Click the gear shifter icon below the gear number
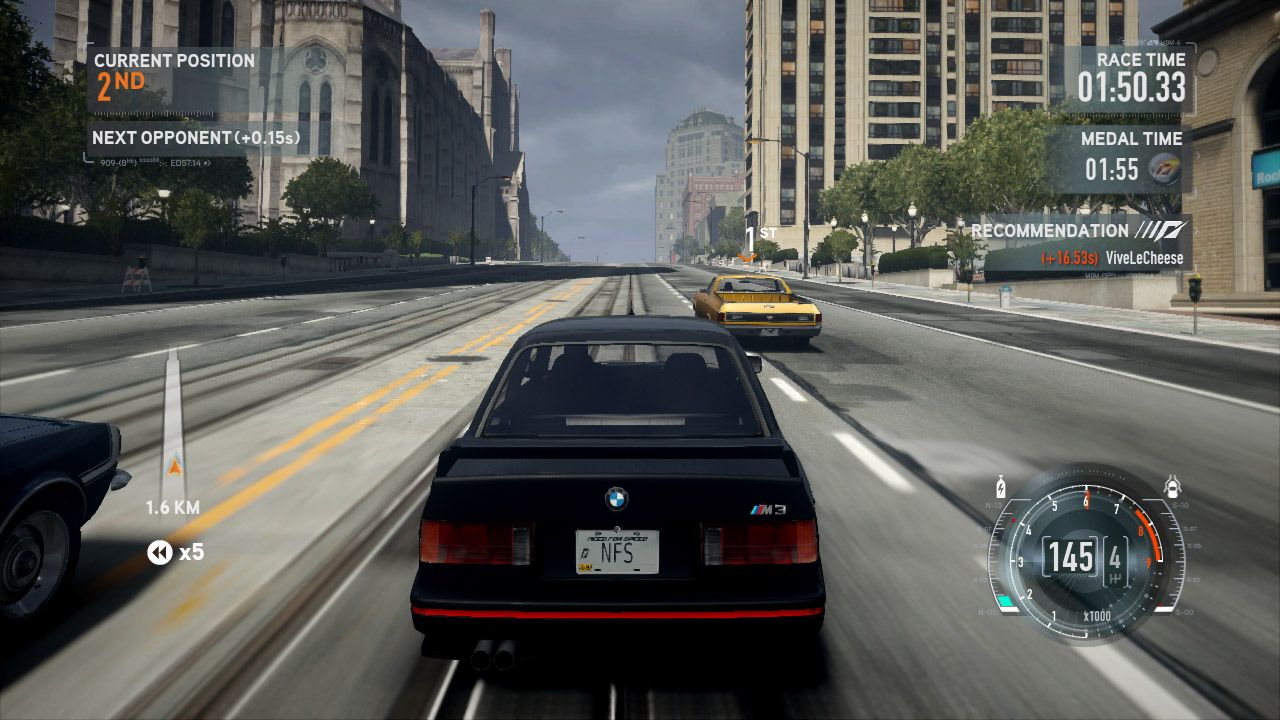The image size is (1280, 720). [x=1115, y=579]
